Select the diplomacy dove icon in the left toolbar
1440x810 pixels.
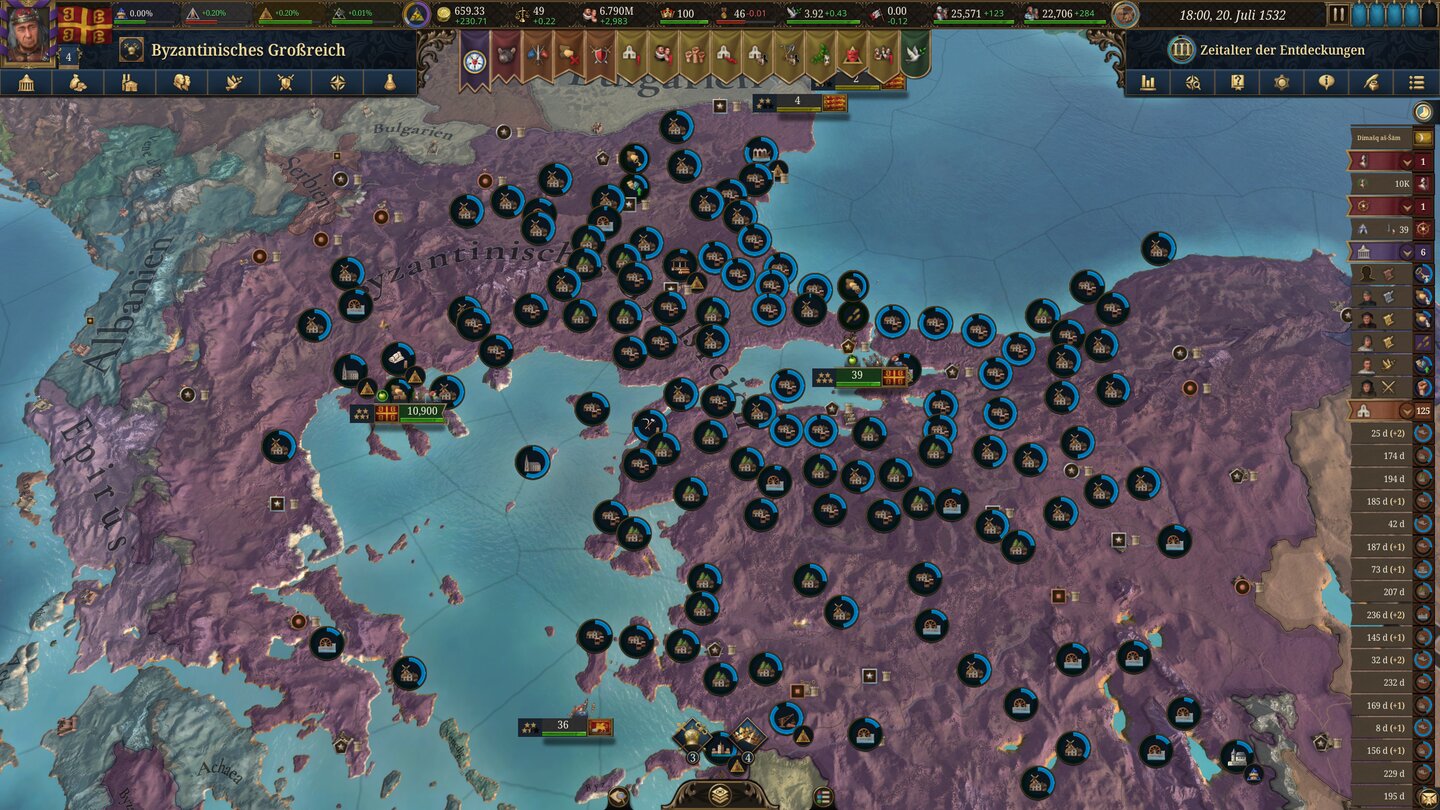(233, 82)
